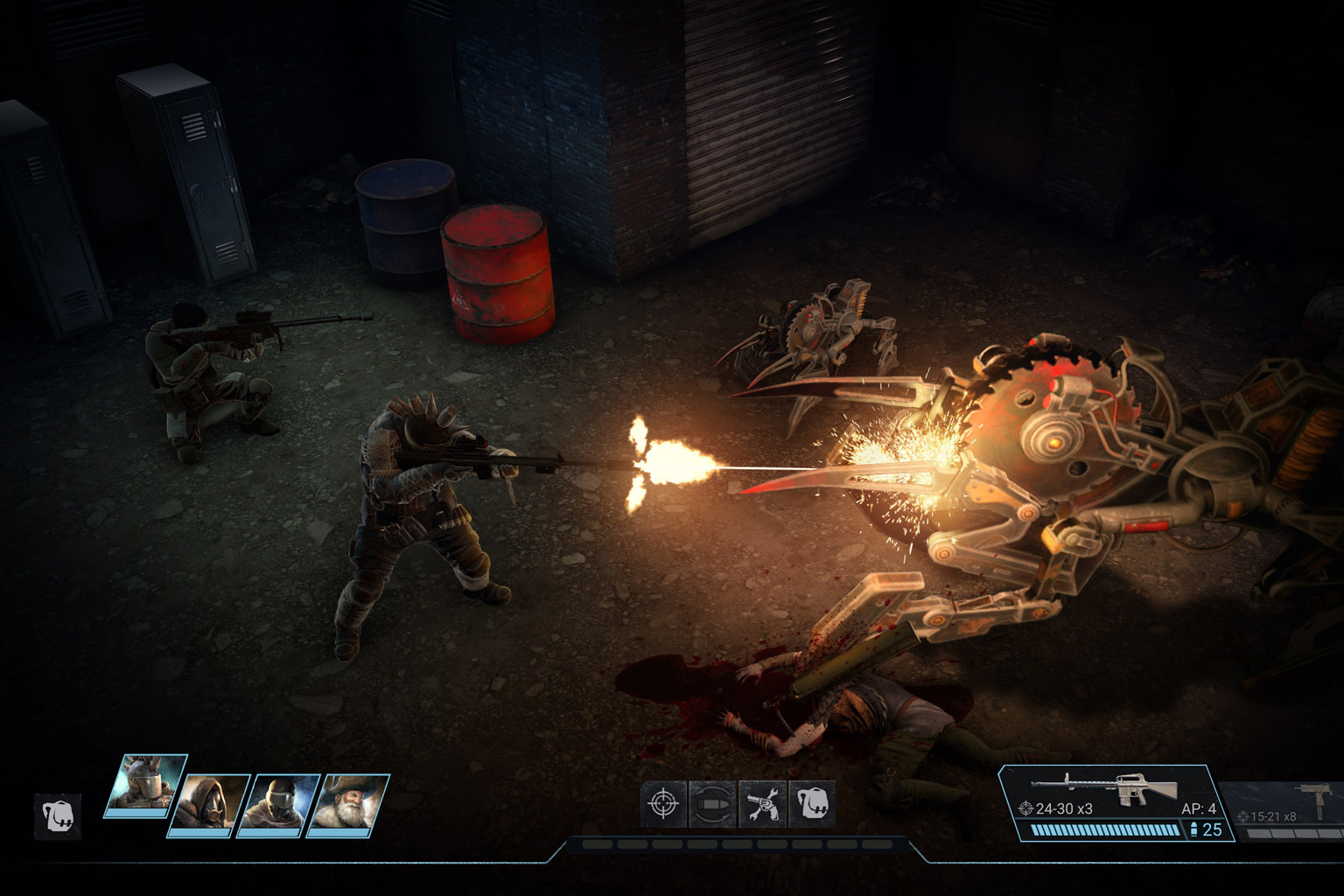1344x896 pixels.
Task: Open the backpack icon beside the party portraits
Action: 58,816
